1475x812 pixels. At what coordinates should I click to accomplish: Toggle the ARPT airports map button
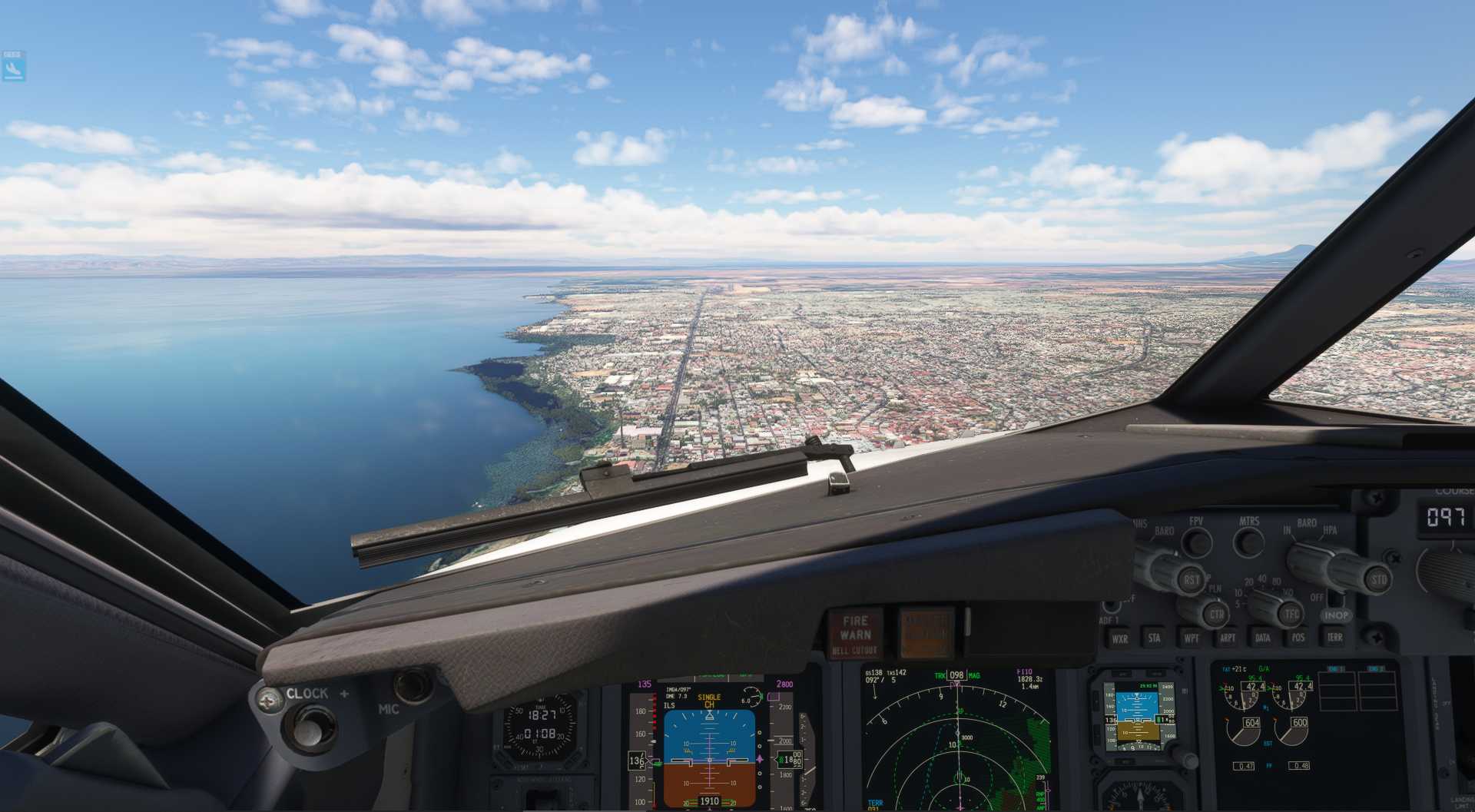(1227, 638)
